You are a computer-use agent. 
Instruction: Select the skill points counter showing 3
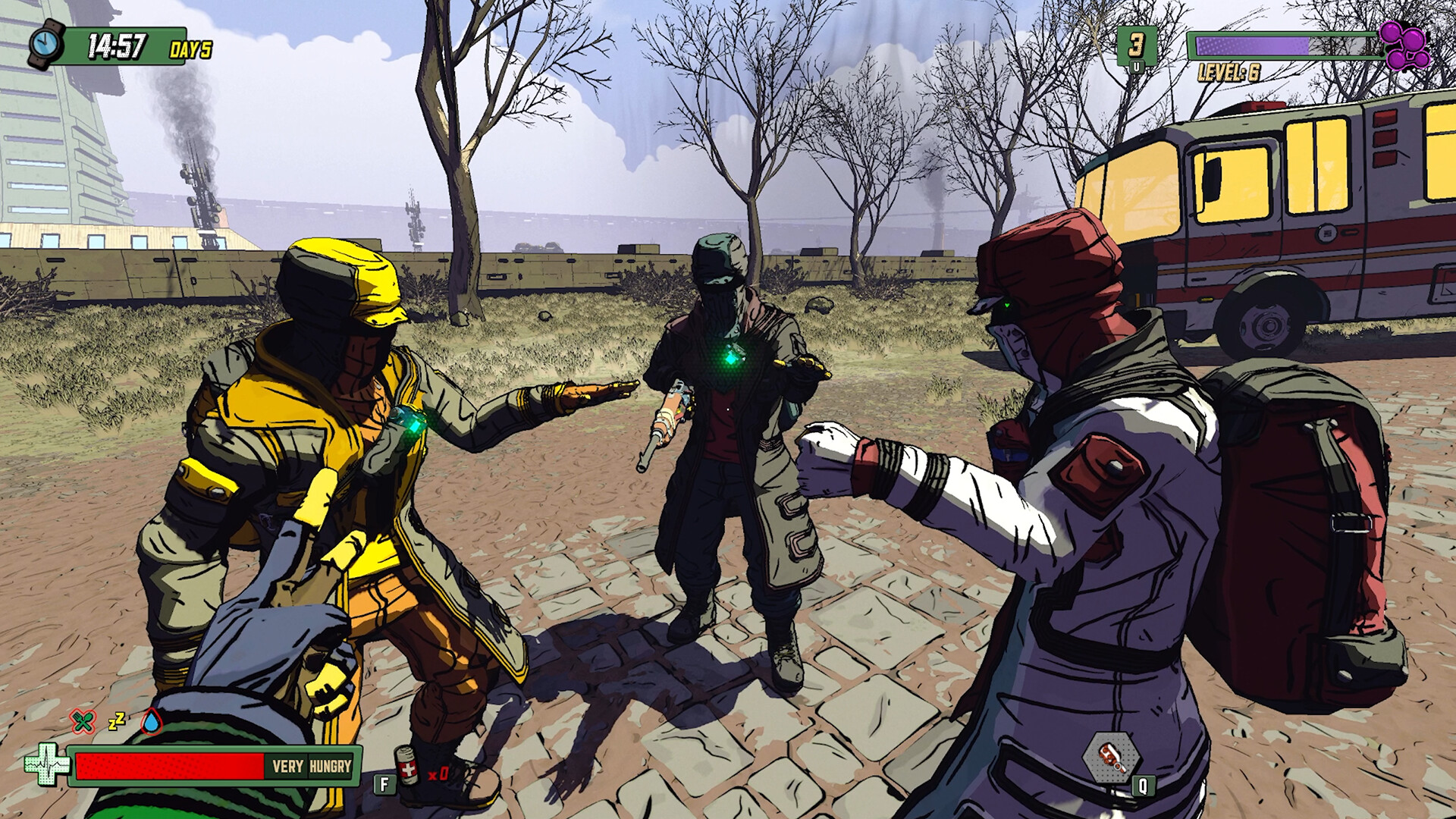(x=1135, y=43)
